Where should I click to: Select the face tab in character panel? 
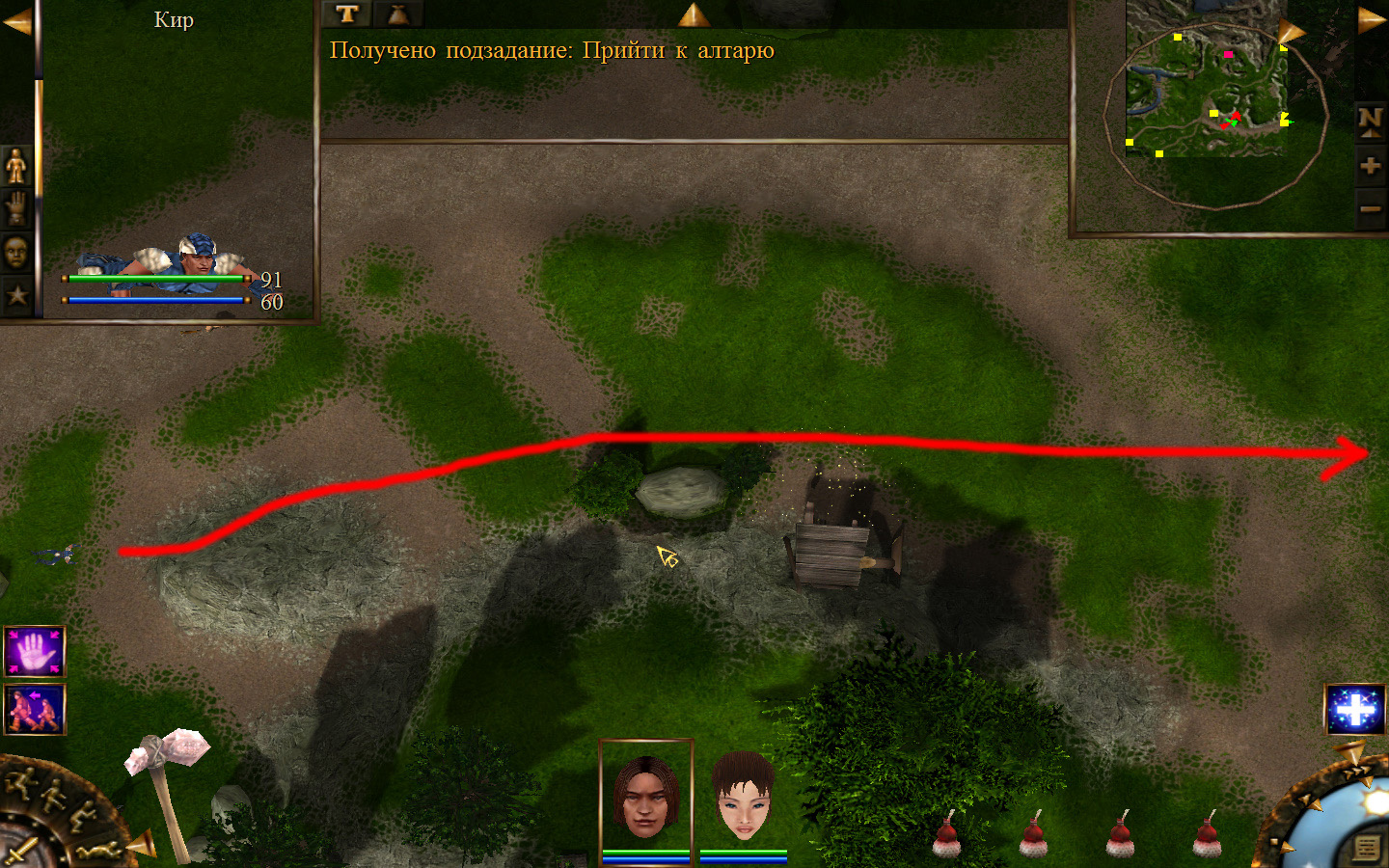[x=16, y=253]
